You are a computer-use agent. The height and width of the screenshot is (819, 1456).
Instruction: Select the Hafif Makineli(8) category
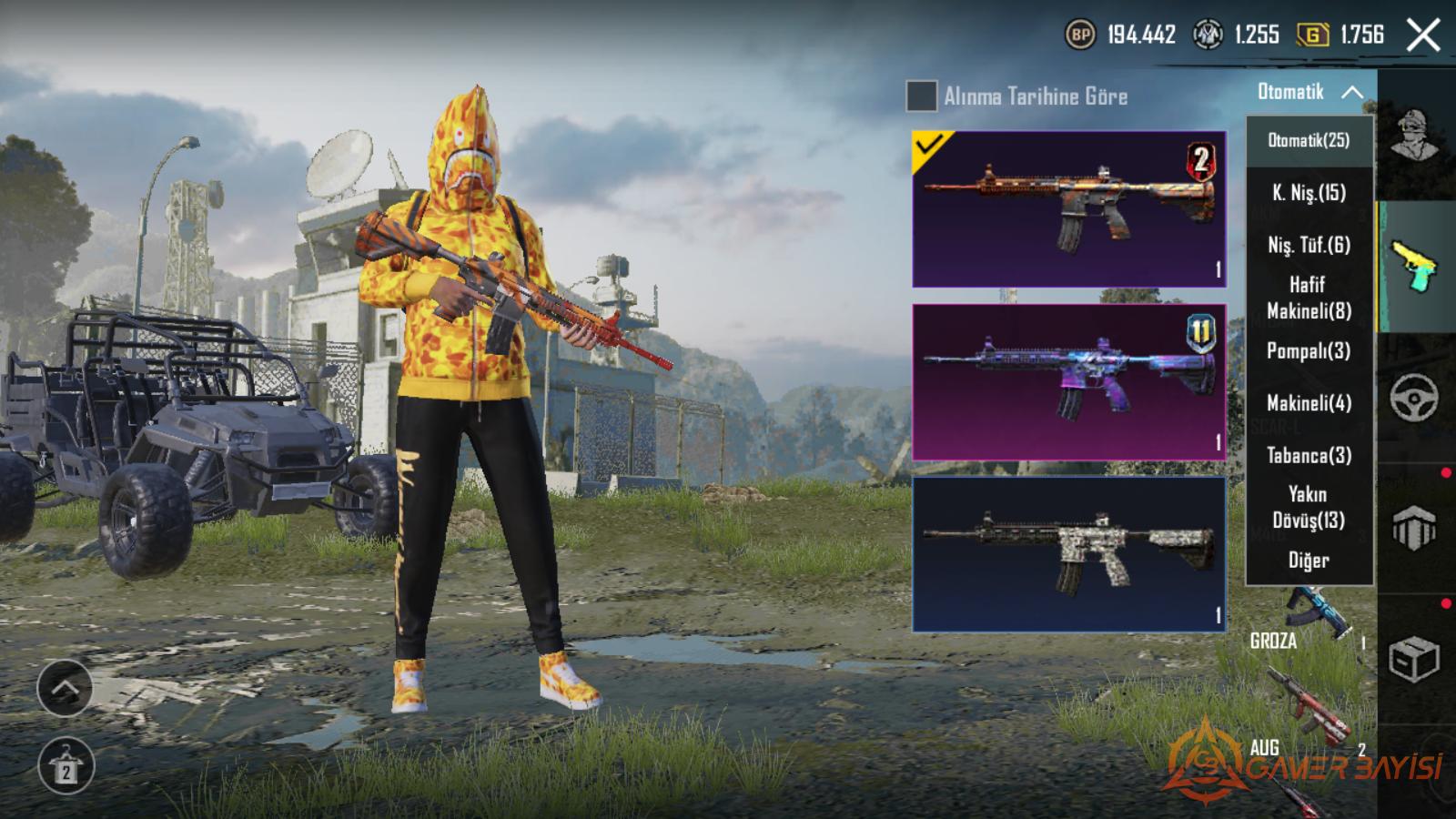pos(1309,298)
